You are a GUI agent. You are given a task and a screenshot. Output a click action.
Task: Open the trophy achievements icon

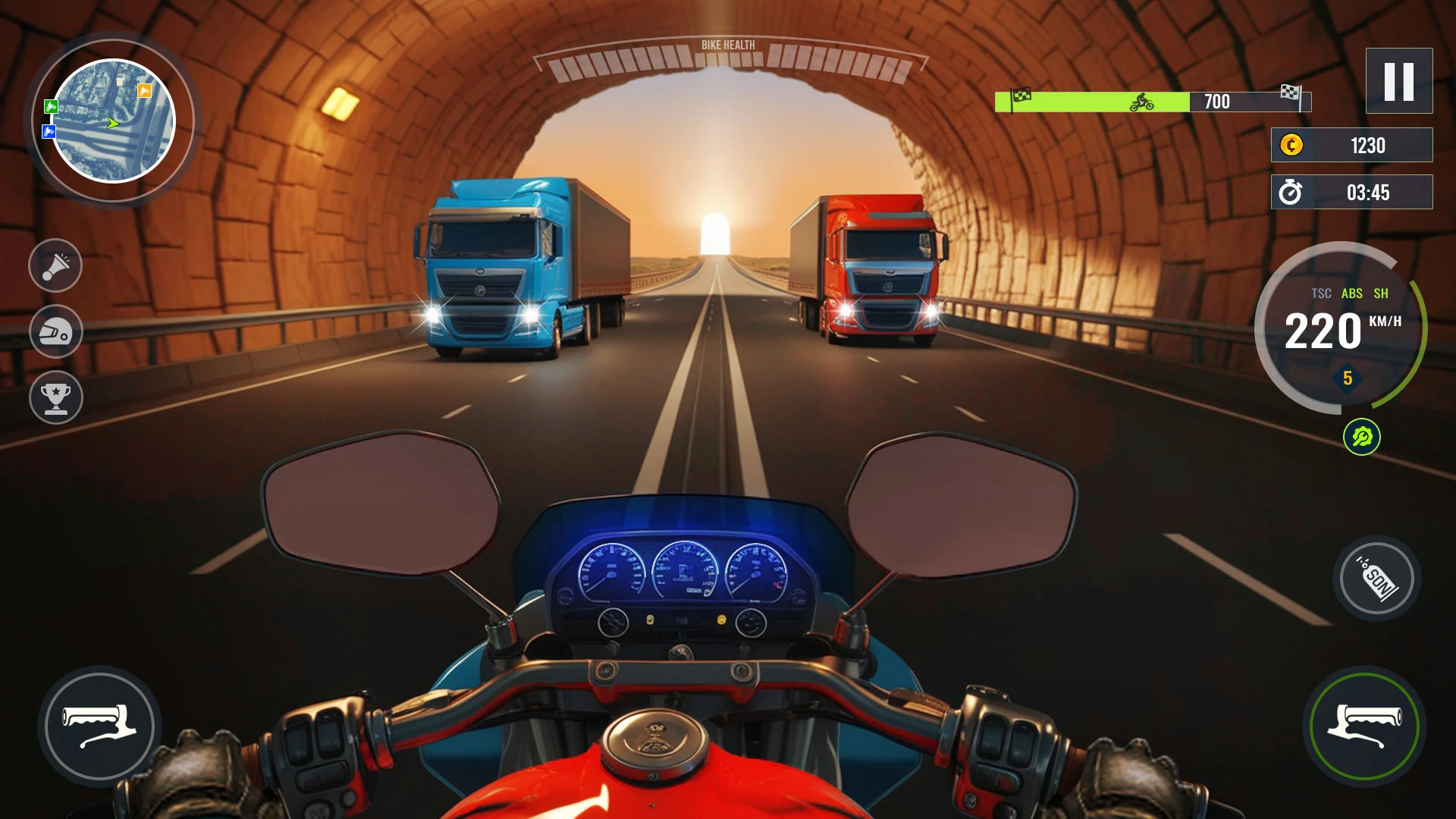pos(55,397)
